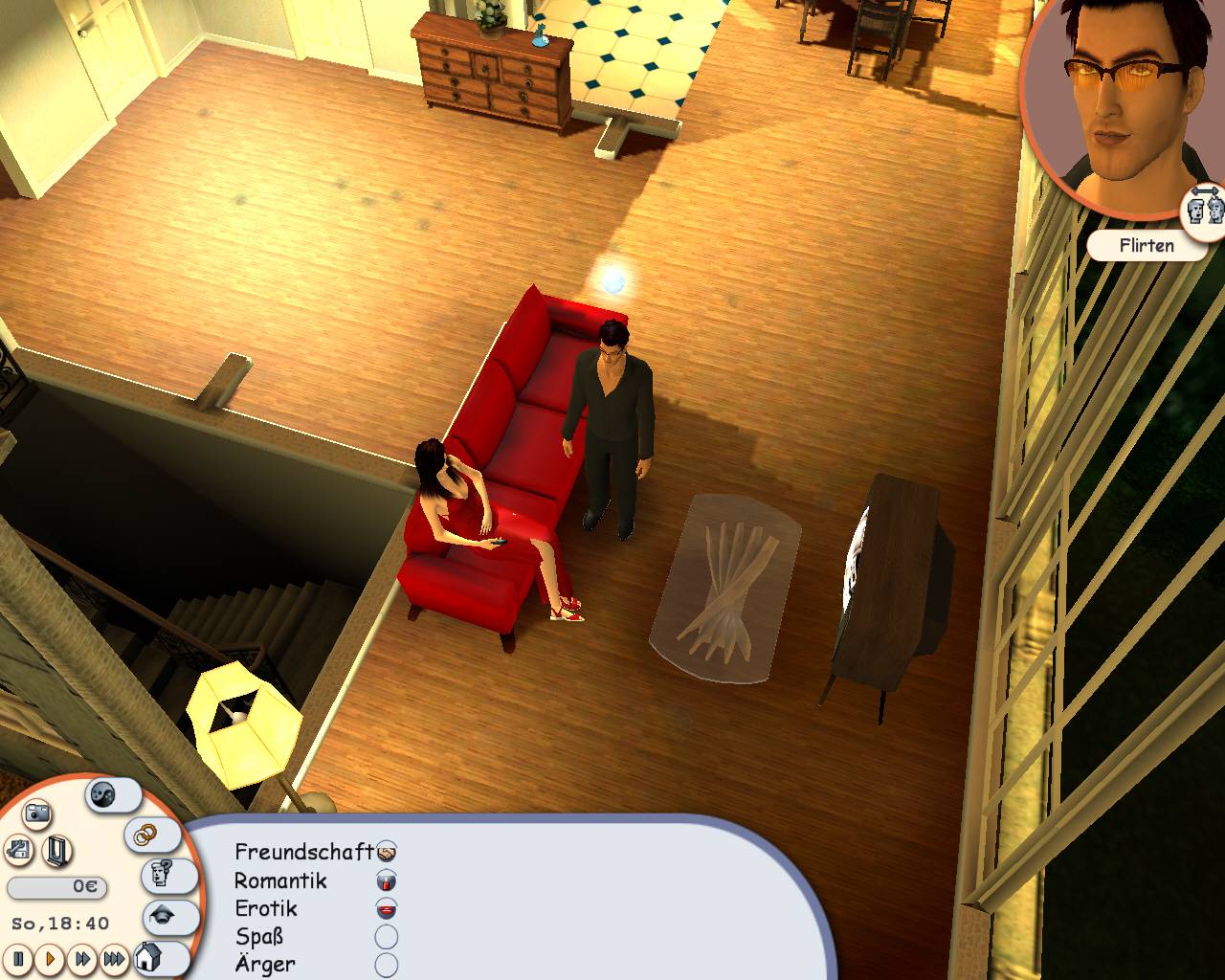The height and width of the screenshot is (980, 1225).
Task: Activate triple-arrow fastest speed
Action: point(115,959)
